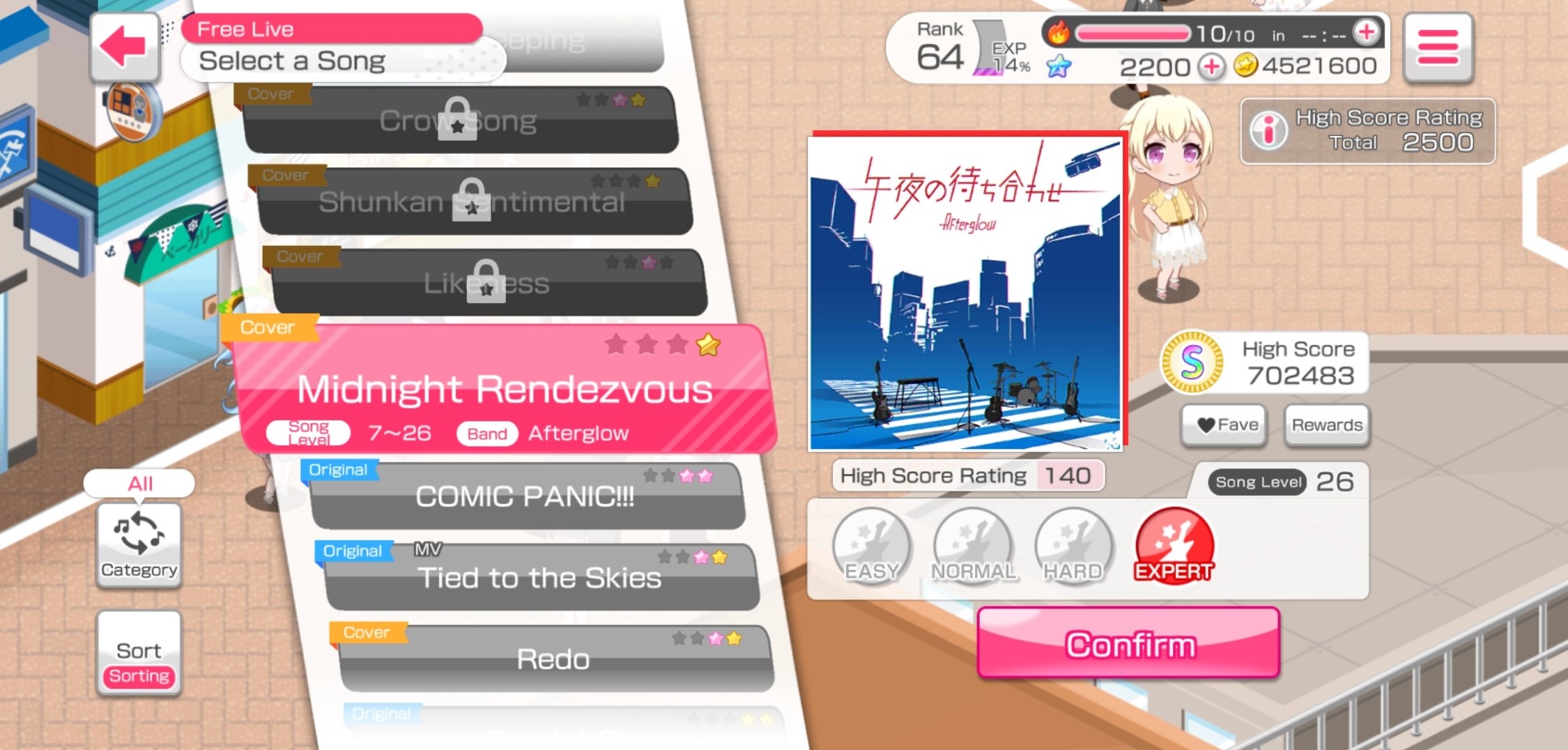Screen dimensions: 1568x750
Task: Select EXPERT difficulty
Action: [1174, 546]
